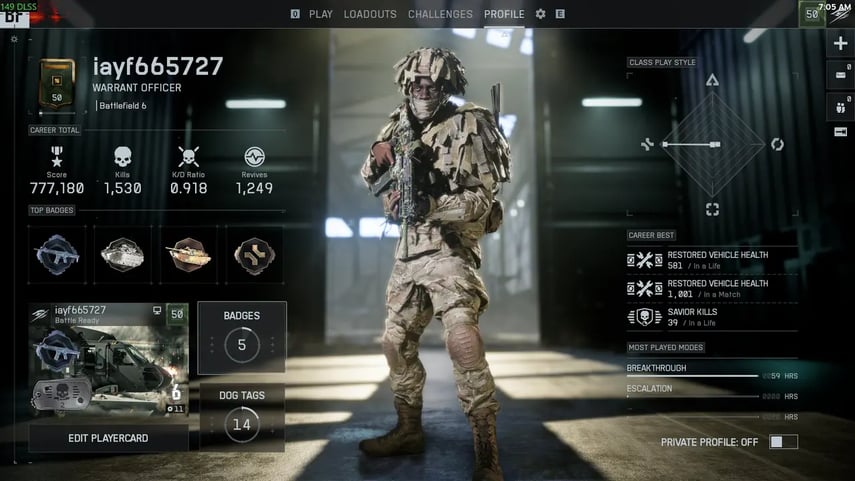
Task: Click the plus icon in right sidebar
Action: pyautogui.click(x=840, y=43)
